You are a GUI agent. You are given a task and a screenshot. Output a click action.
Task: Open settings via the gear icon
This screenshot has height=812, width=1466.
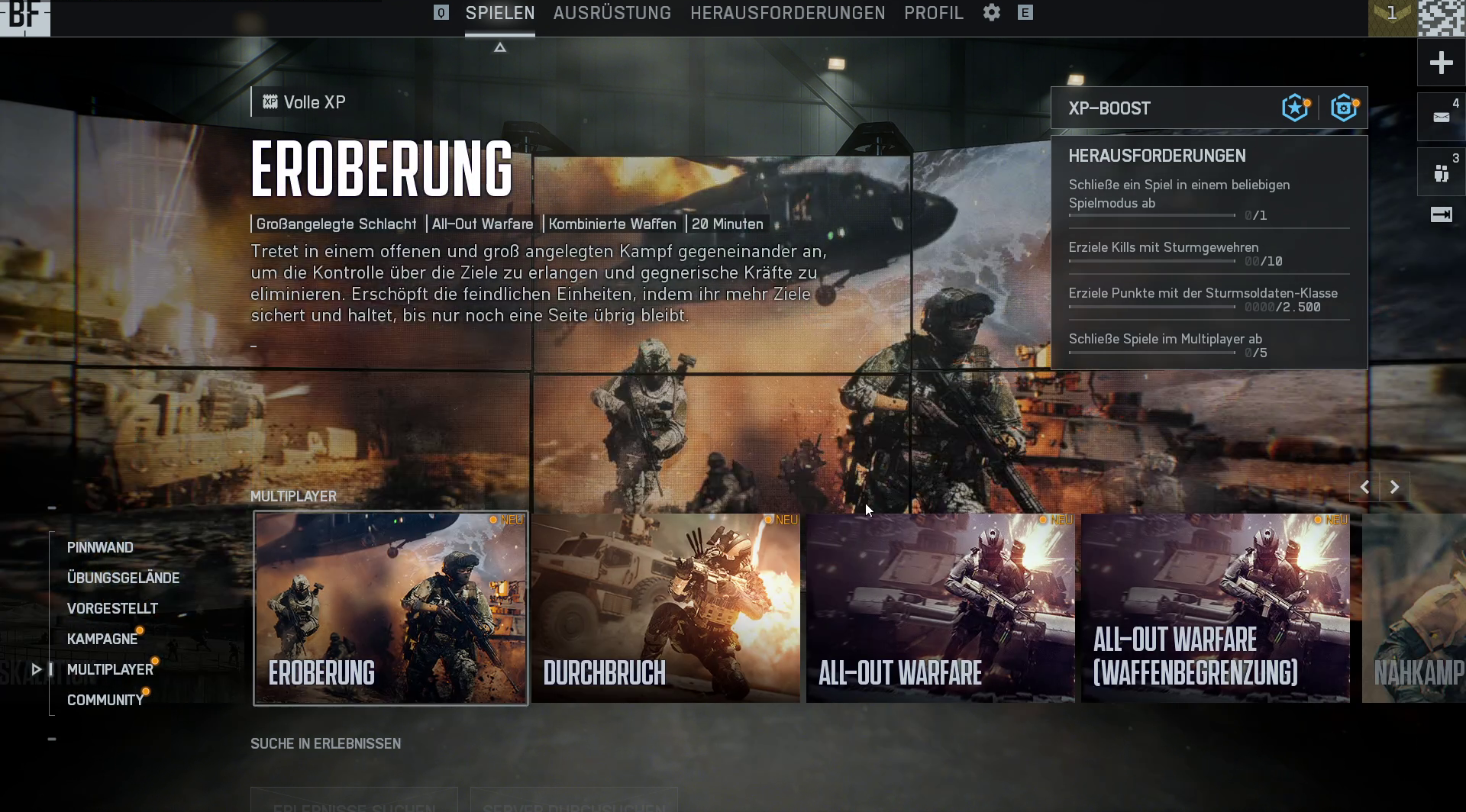pyautogui.click(x=991, y=13)
